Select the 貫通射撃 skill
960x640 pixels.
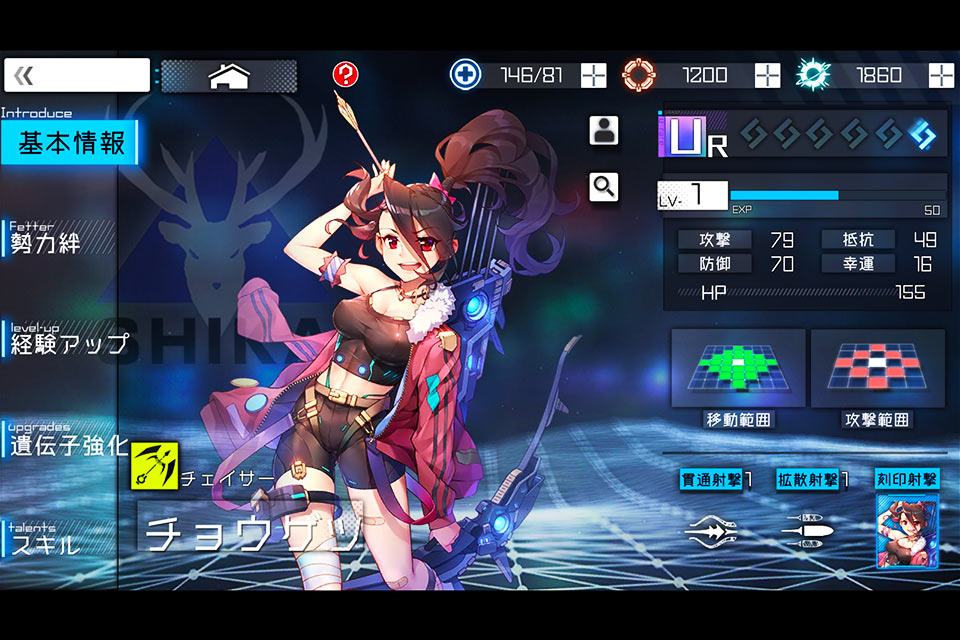point(716,530)
